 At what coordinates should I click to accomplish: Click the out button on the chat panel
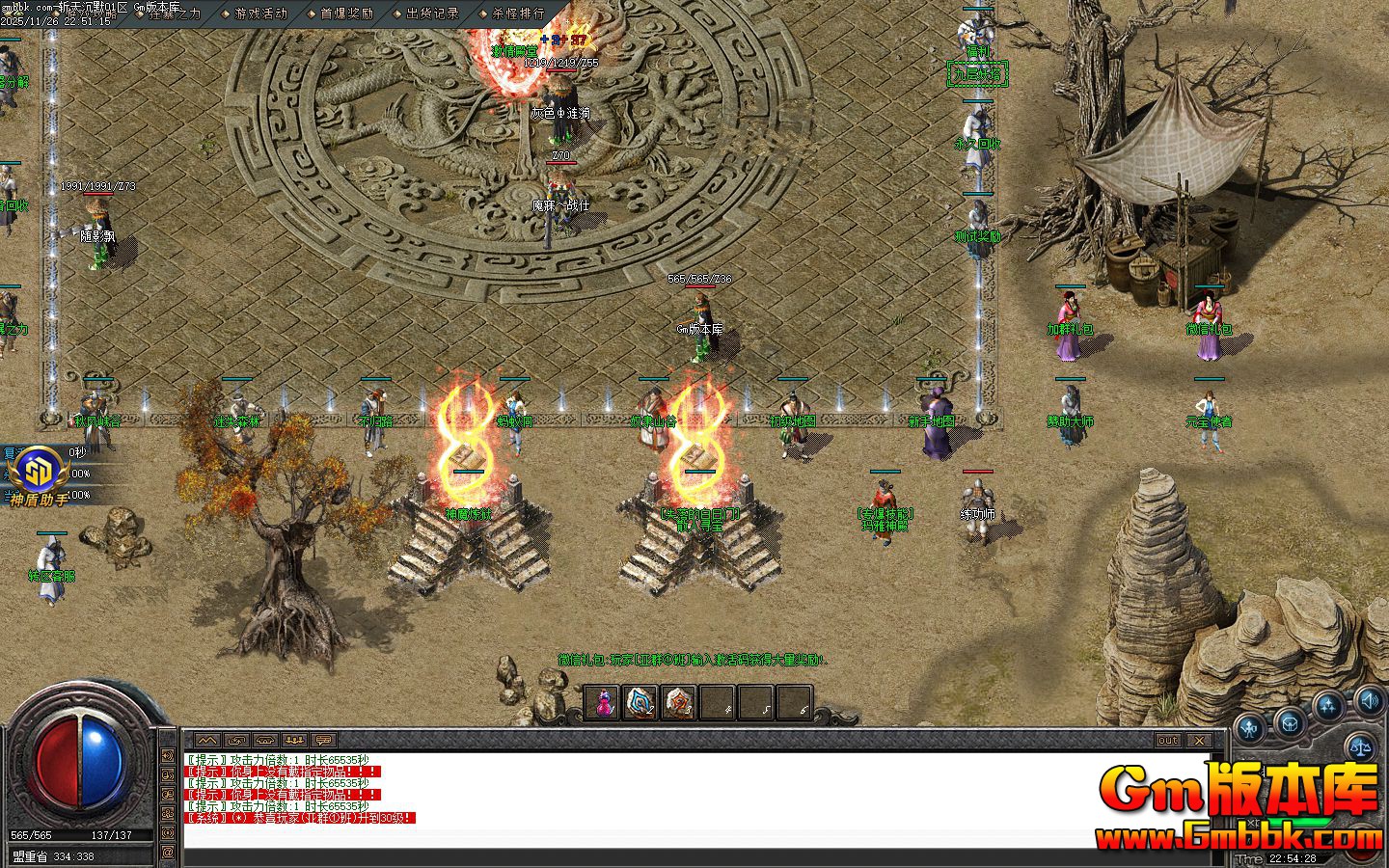pos(1168,741)
